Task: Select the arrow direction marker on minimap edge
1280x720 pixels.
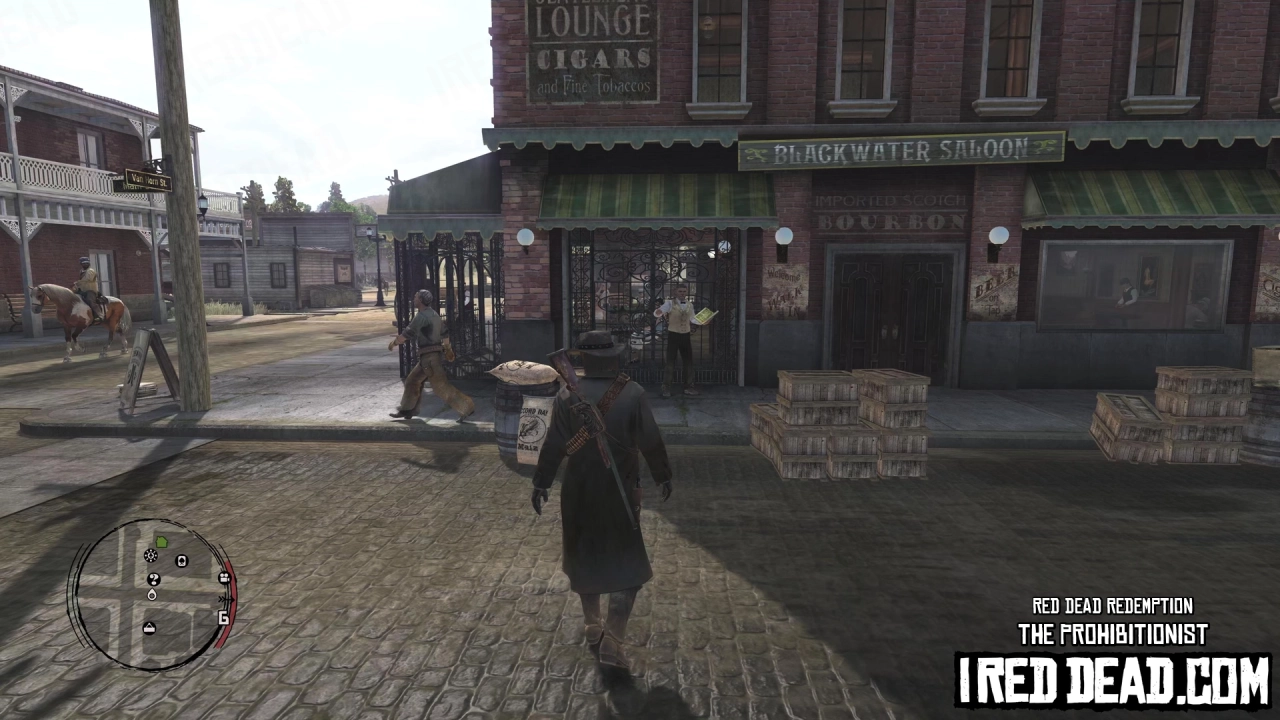Action: tap(226, 600)
